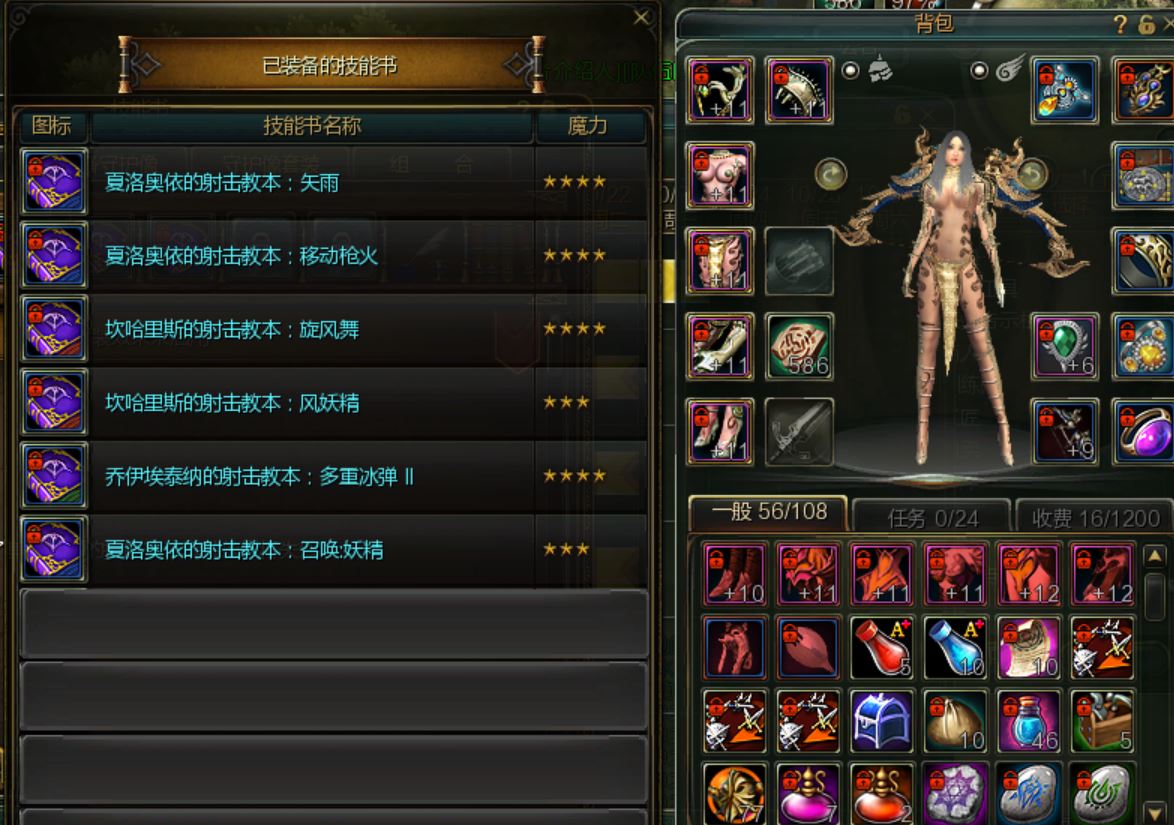Image resolution: width=1174 pixels, height=825 pixels.
Task: Toggle the wings display radio button
Action: click(980, 71)
